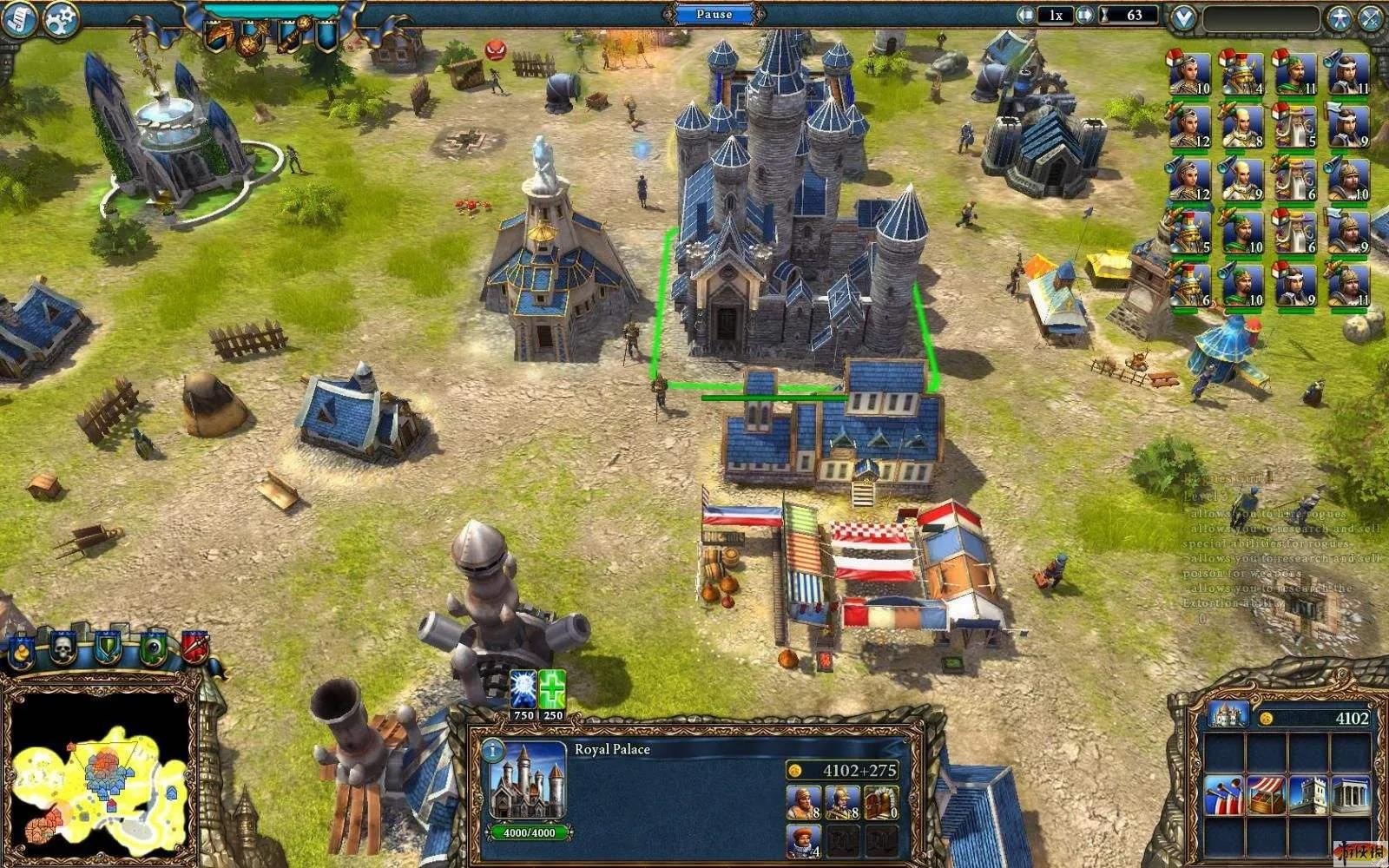This screenshot has height=868, width=1389.
Task: Place a skull attack flag
Action: pyautogui.click(x=63, y=648)
